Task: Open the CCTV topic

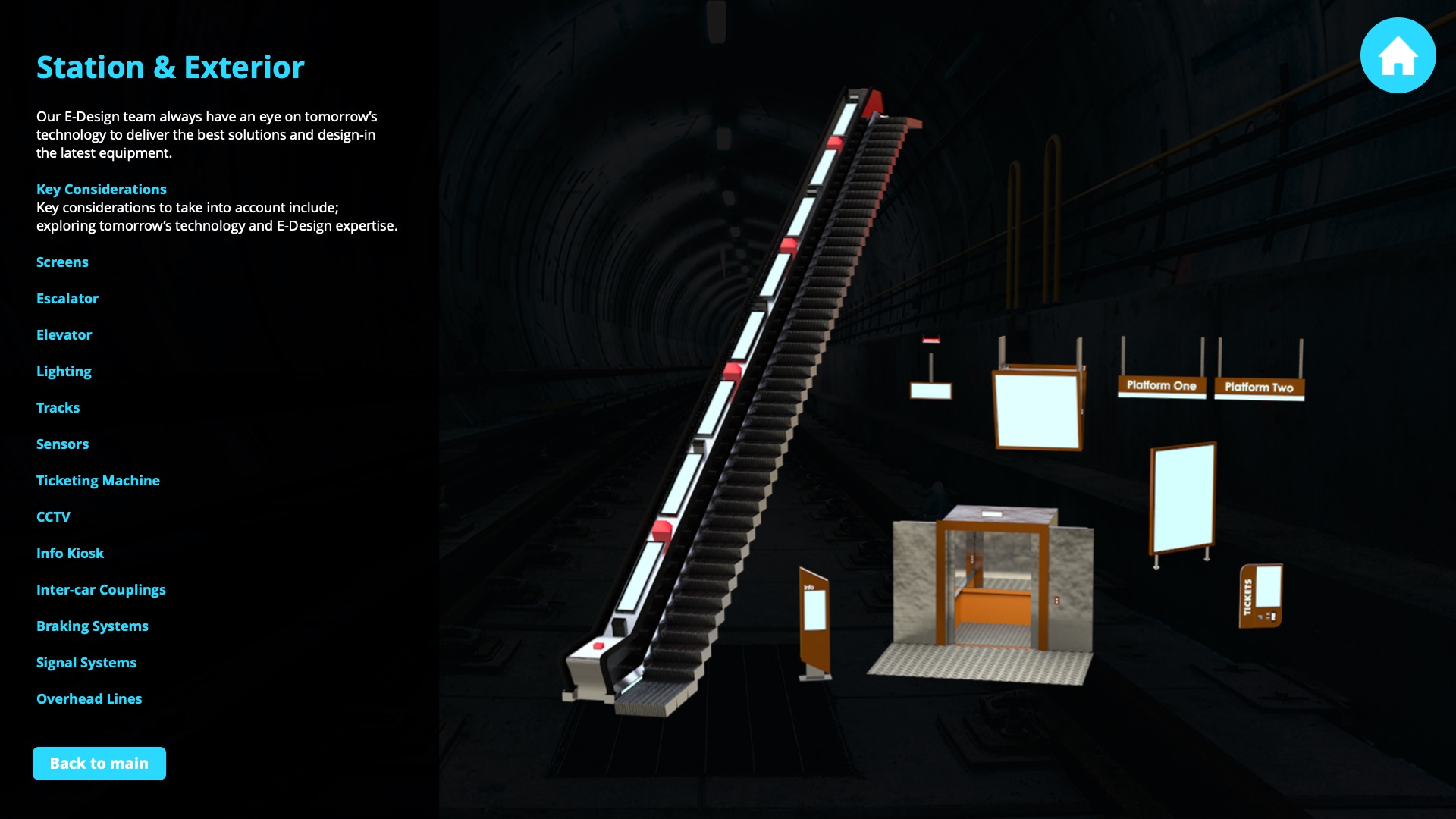Action: 53,517
